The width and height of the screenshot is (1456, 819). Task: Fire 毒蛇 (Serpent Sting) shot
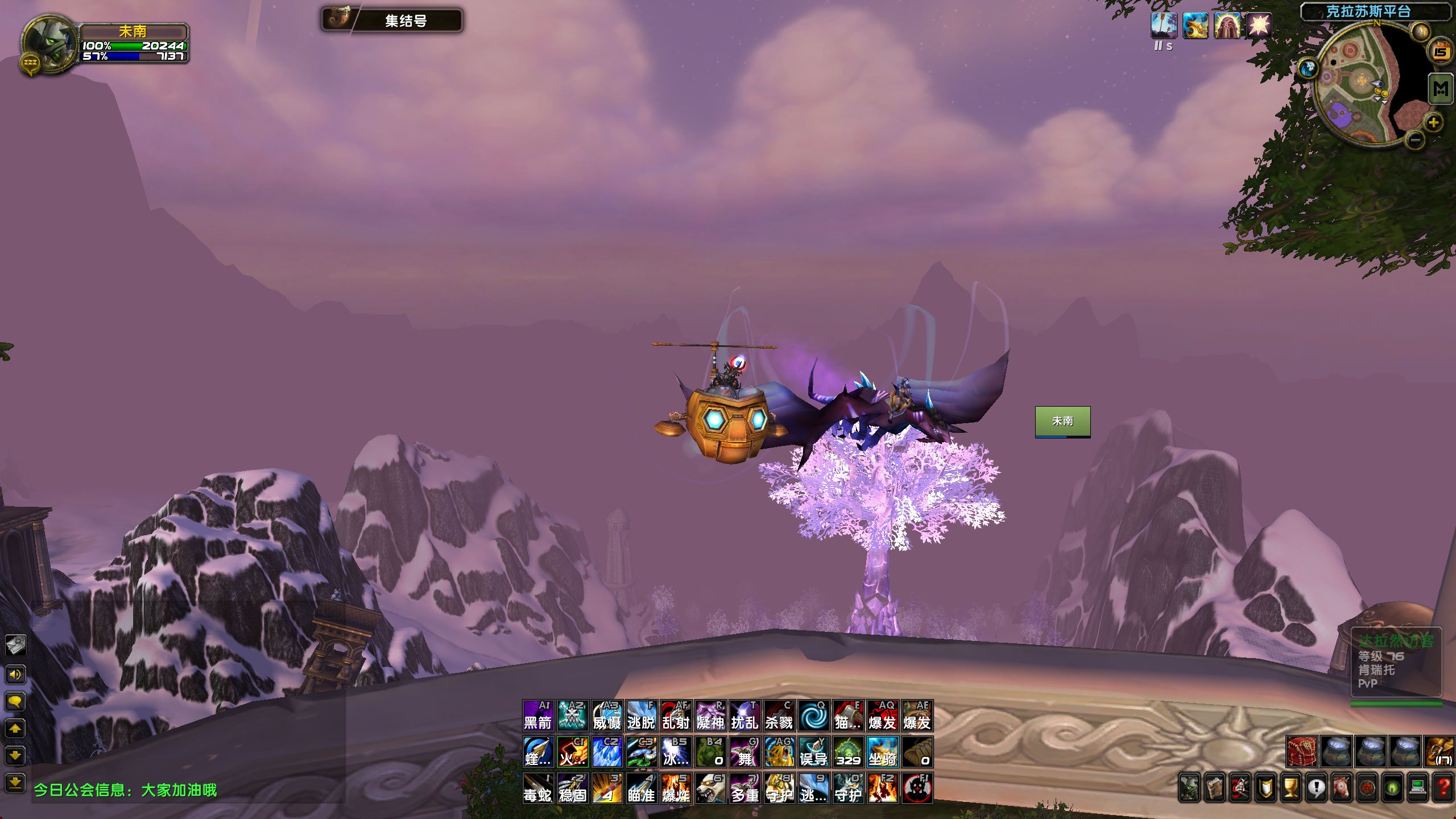[x=537, y=788]
